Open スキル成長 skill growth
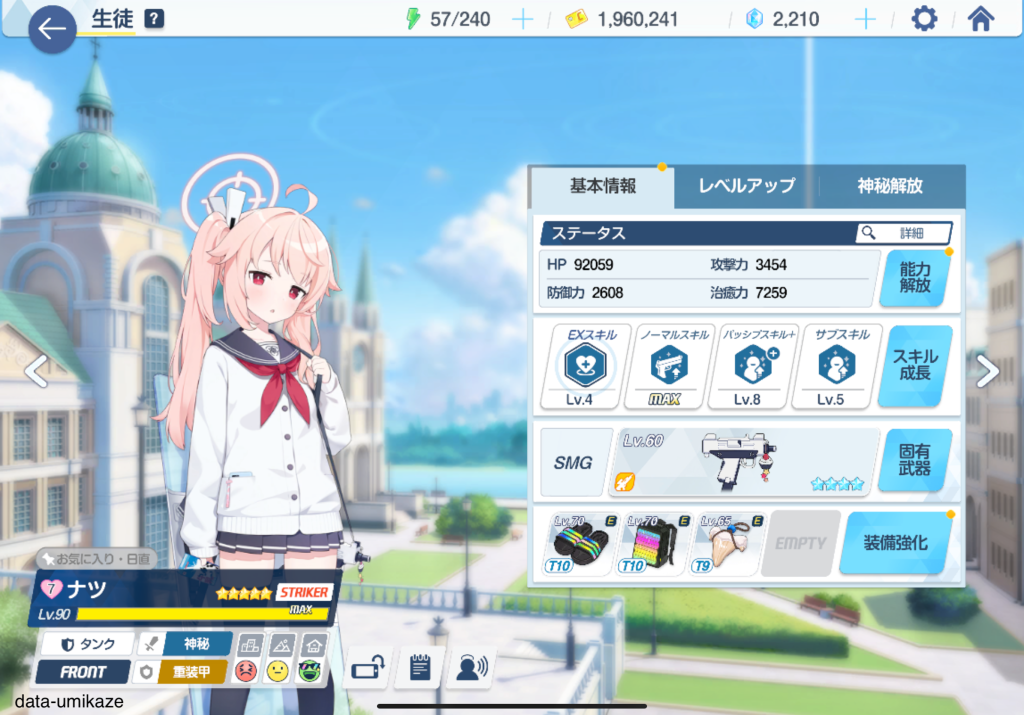The width and height of the screenshot is (1024, 715). coord(916,366)
